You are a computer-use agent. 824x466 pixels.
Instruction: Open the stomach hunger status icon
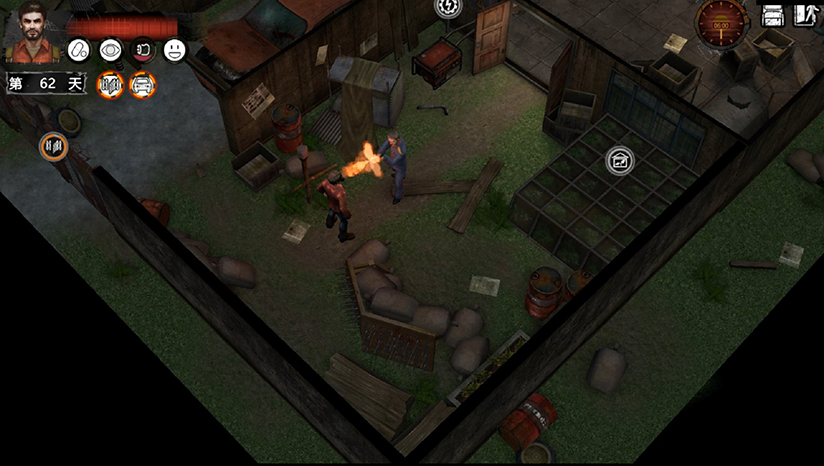coord(142,50)
